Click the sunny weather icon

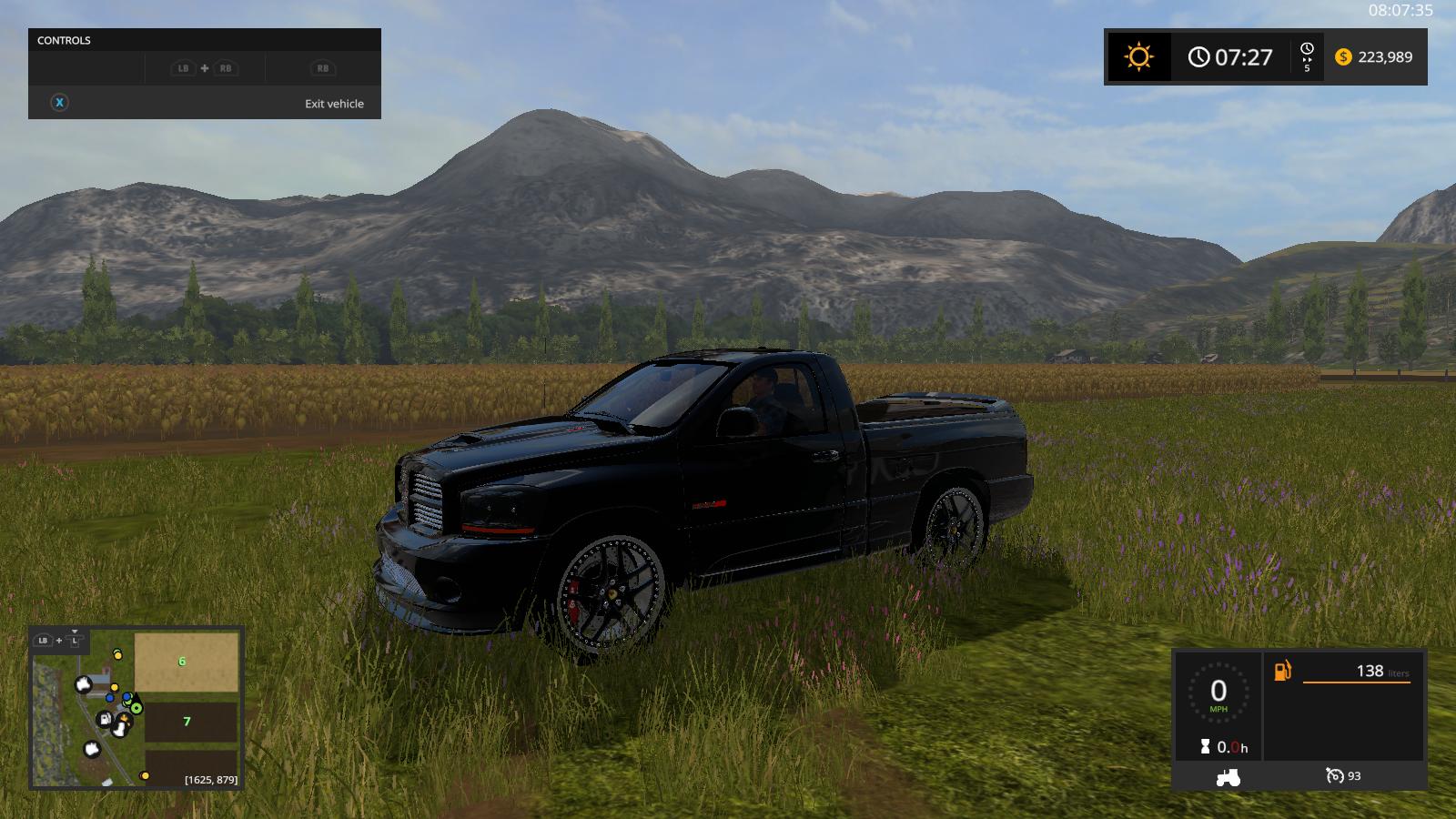point(1138,57)
